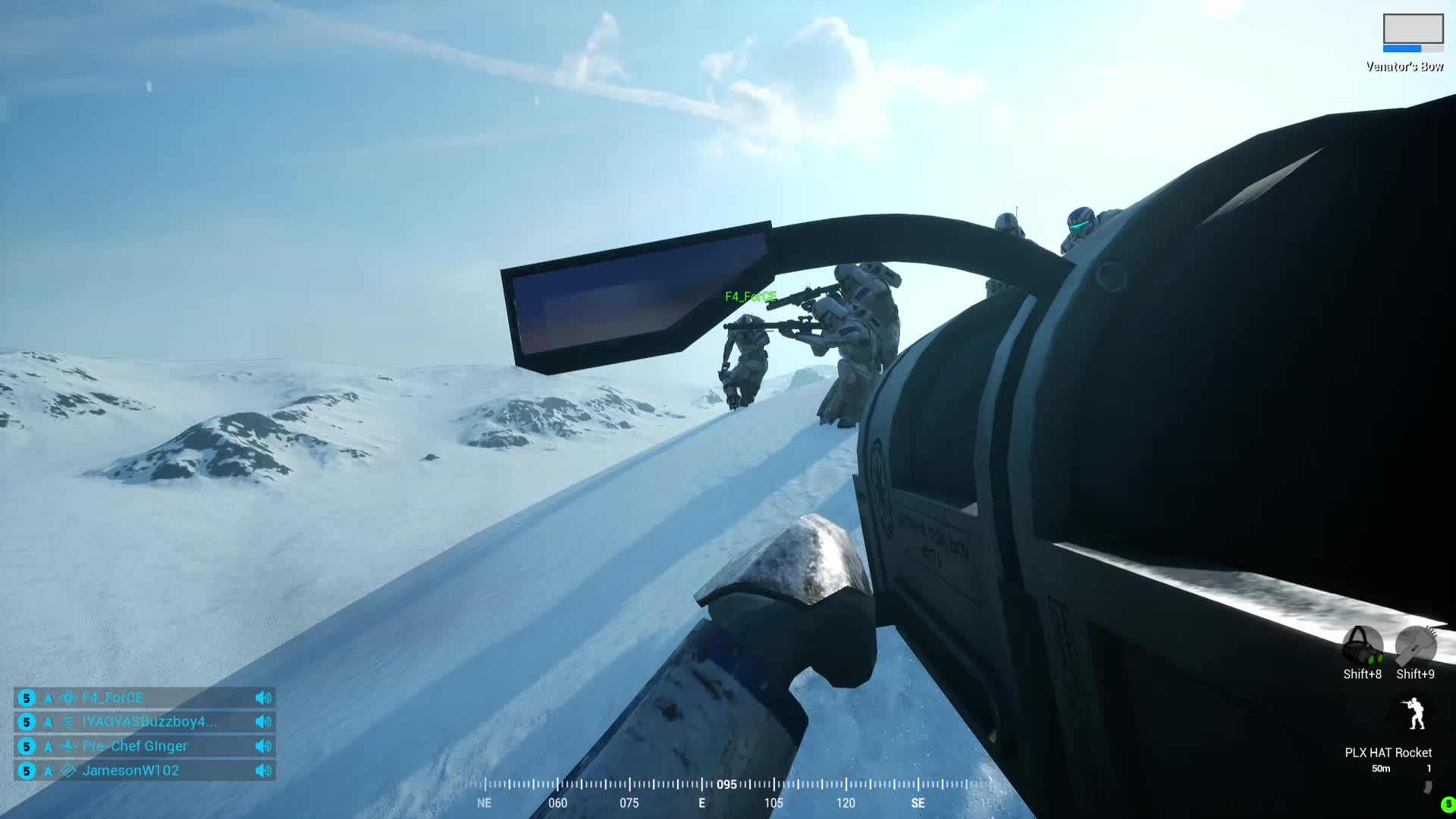Select the Venator's Bow objective label

[1404, 65]
